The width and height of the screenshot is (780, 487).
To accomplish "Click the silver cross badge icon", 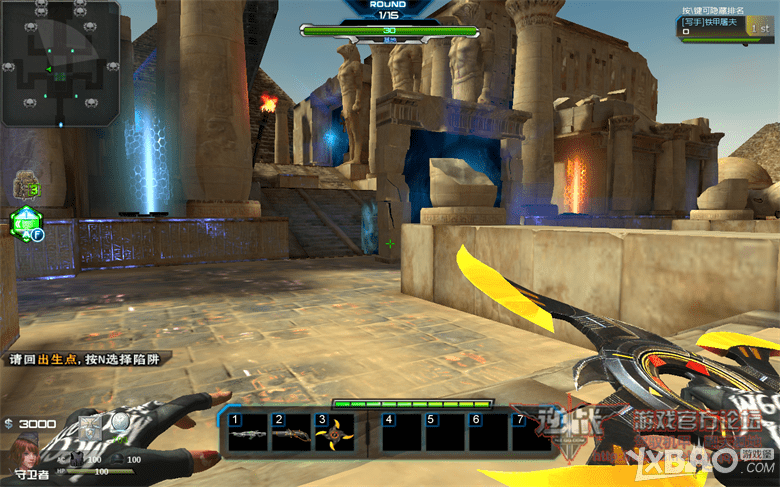I will 92,426.
